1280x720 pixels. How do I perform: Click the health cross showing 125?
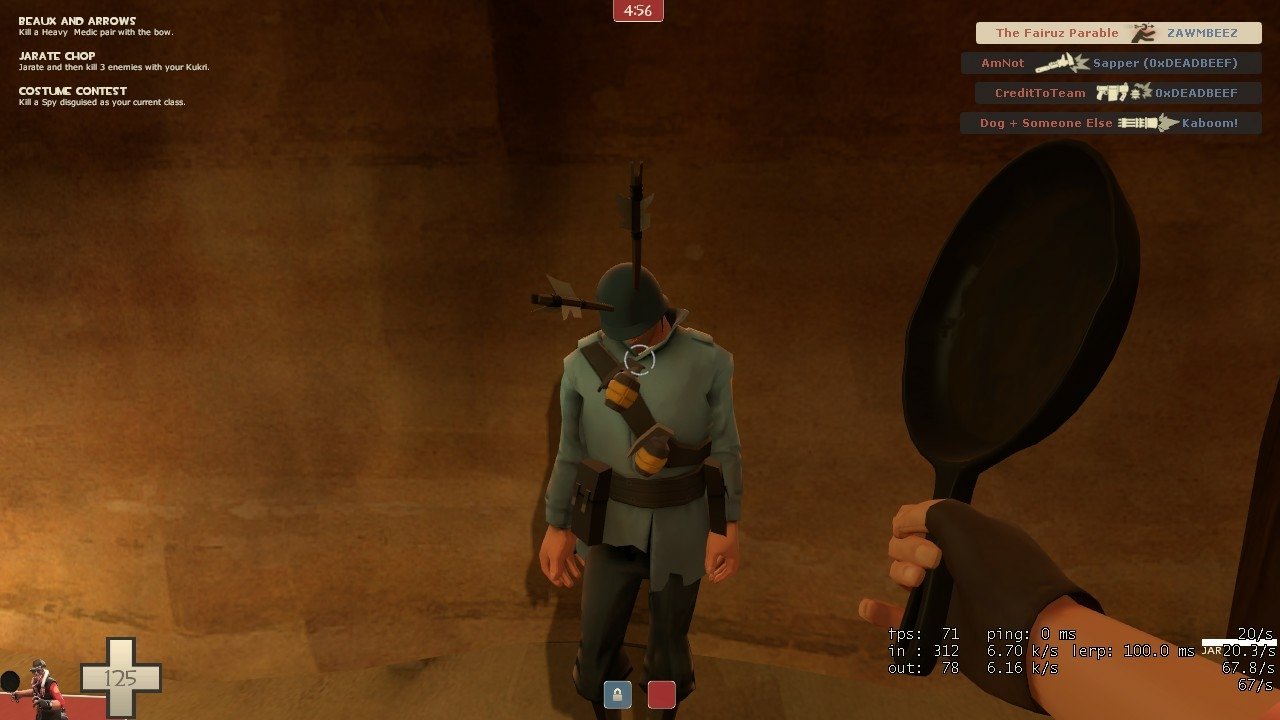coord(120,677)
